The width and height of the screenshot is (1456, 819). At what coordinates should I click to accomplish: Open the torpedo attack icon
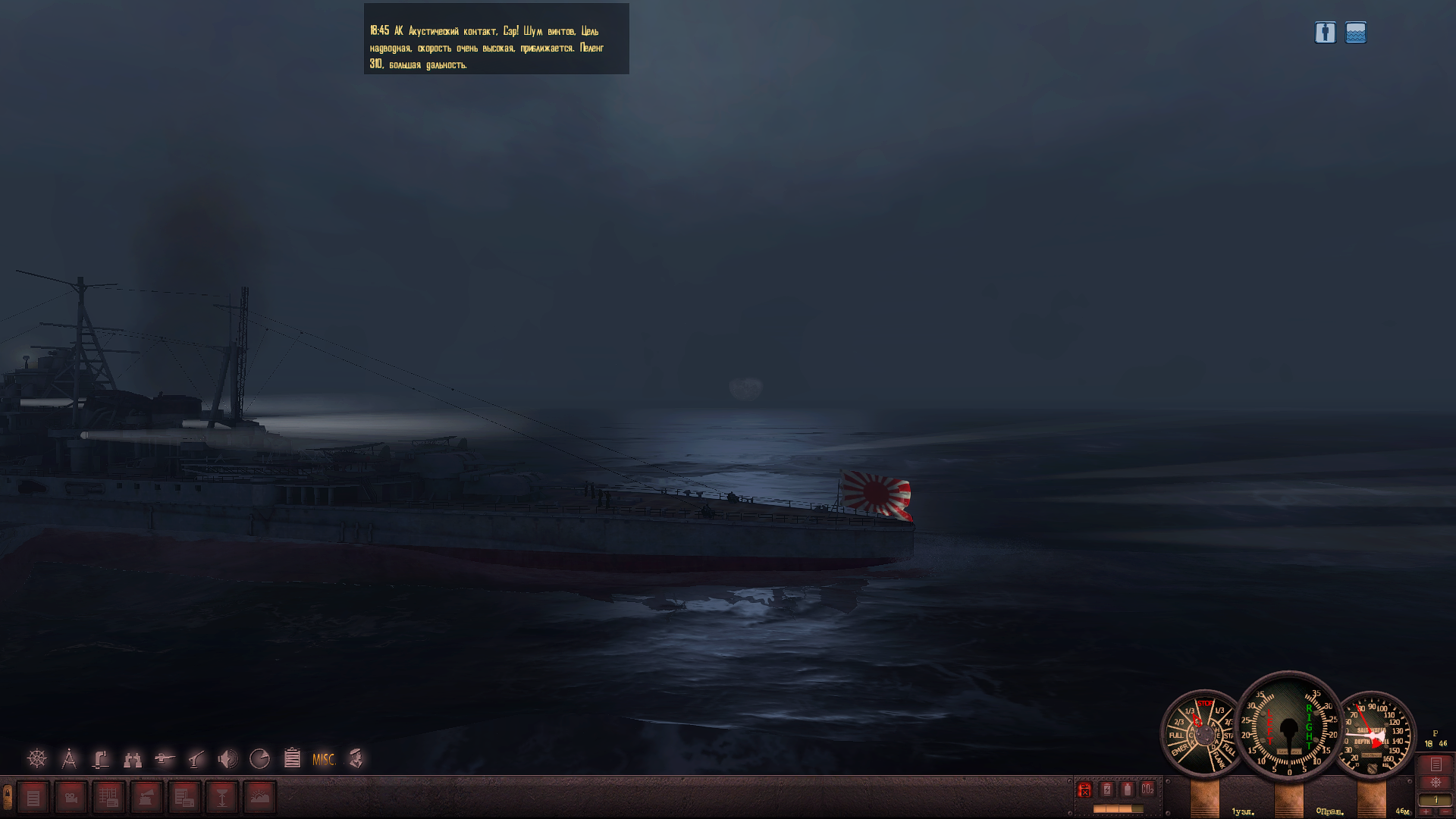pos(165,758)
